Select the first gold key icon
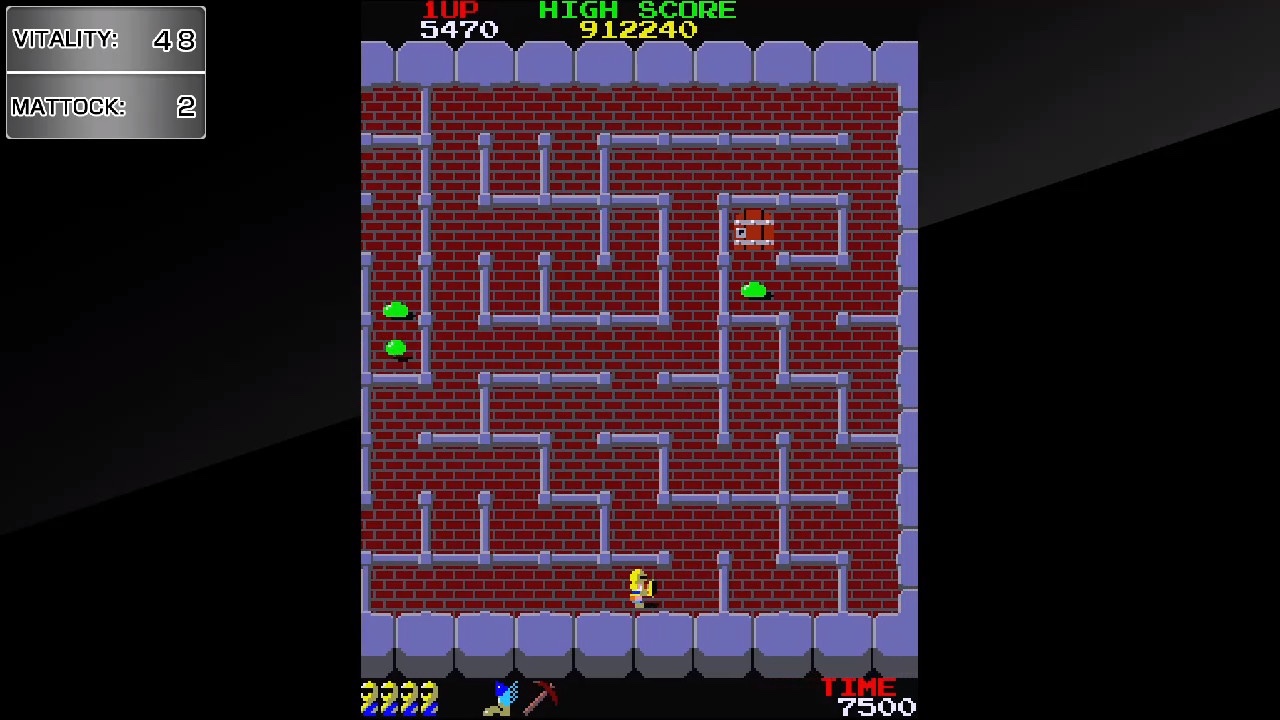 370,697
